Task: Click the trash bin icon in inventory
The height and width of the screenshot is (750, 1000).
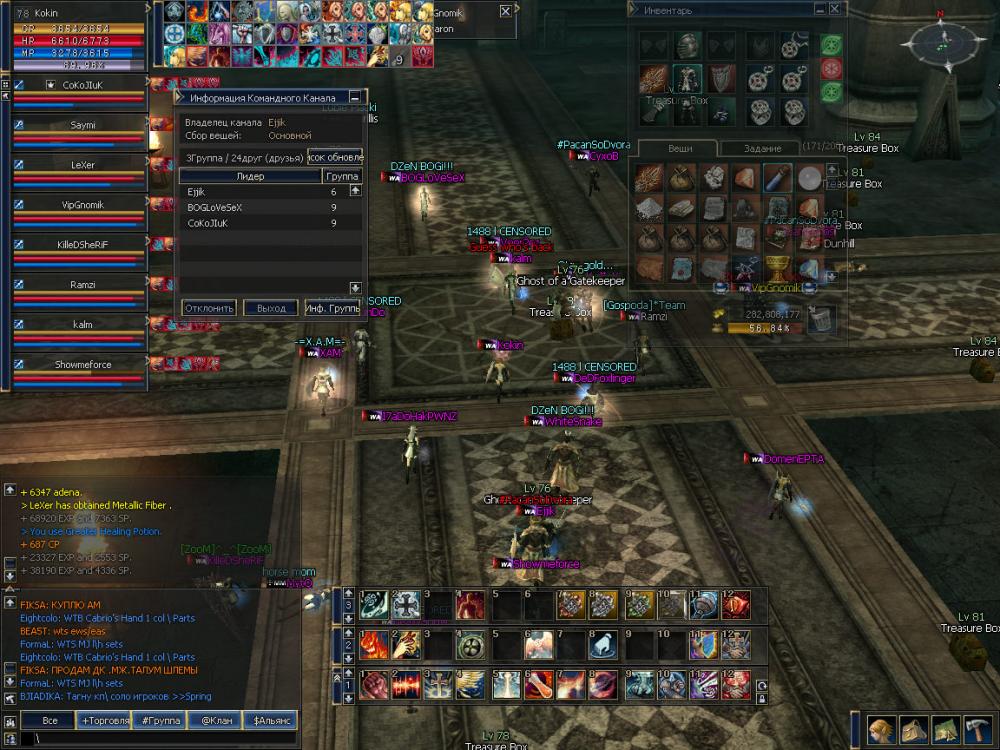Action: [822, 320]
